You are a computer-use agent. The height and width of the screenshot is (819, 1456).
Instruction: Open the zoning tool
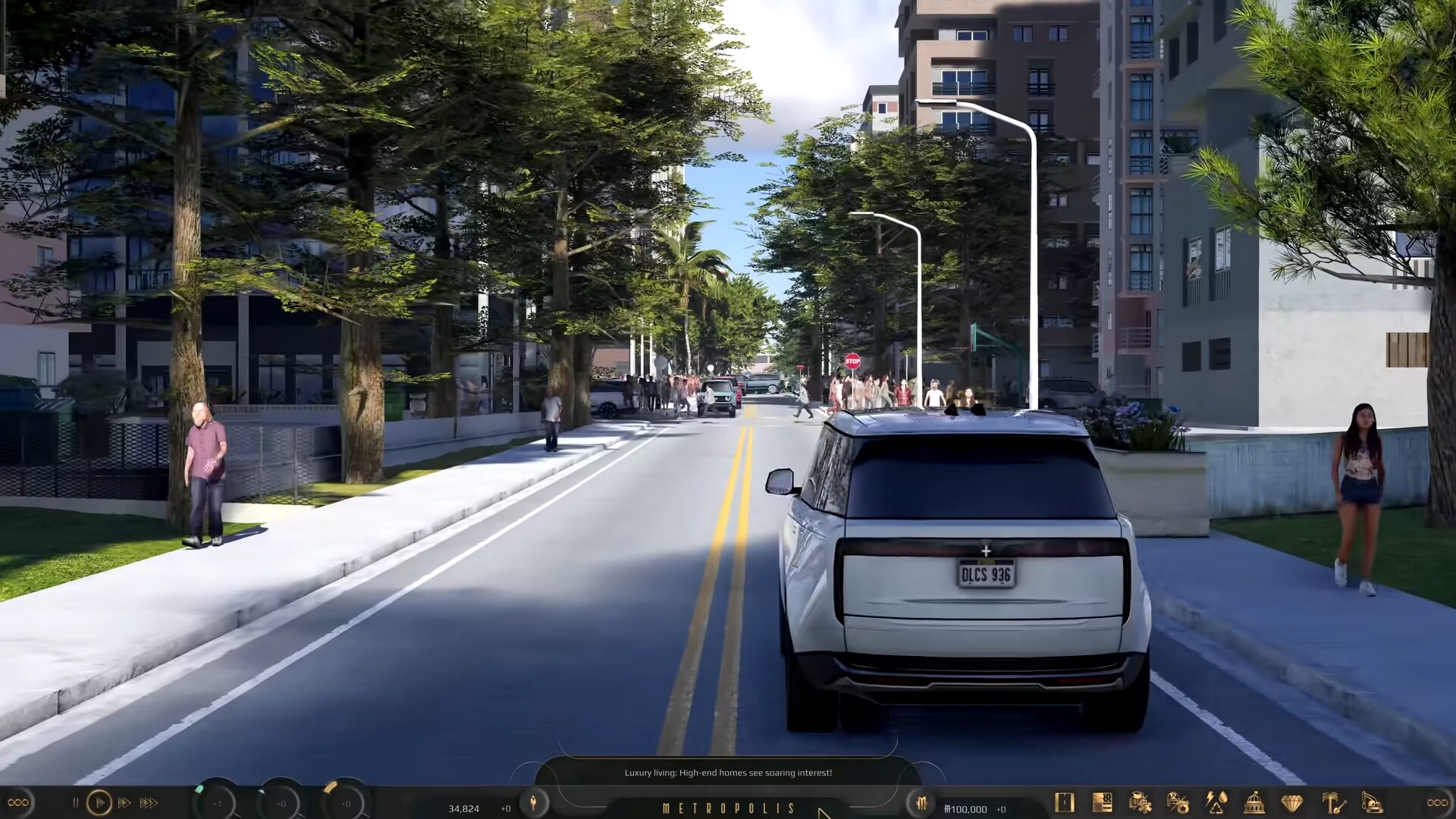1102,802
